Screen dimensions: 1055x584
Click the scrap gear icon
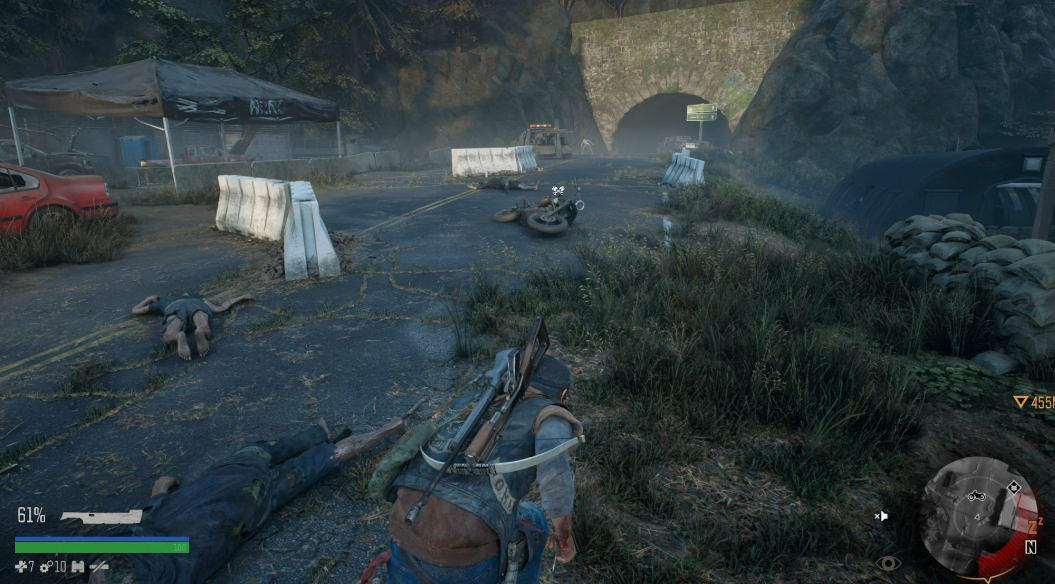click(45, 567)
